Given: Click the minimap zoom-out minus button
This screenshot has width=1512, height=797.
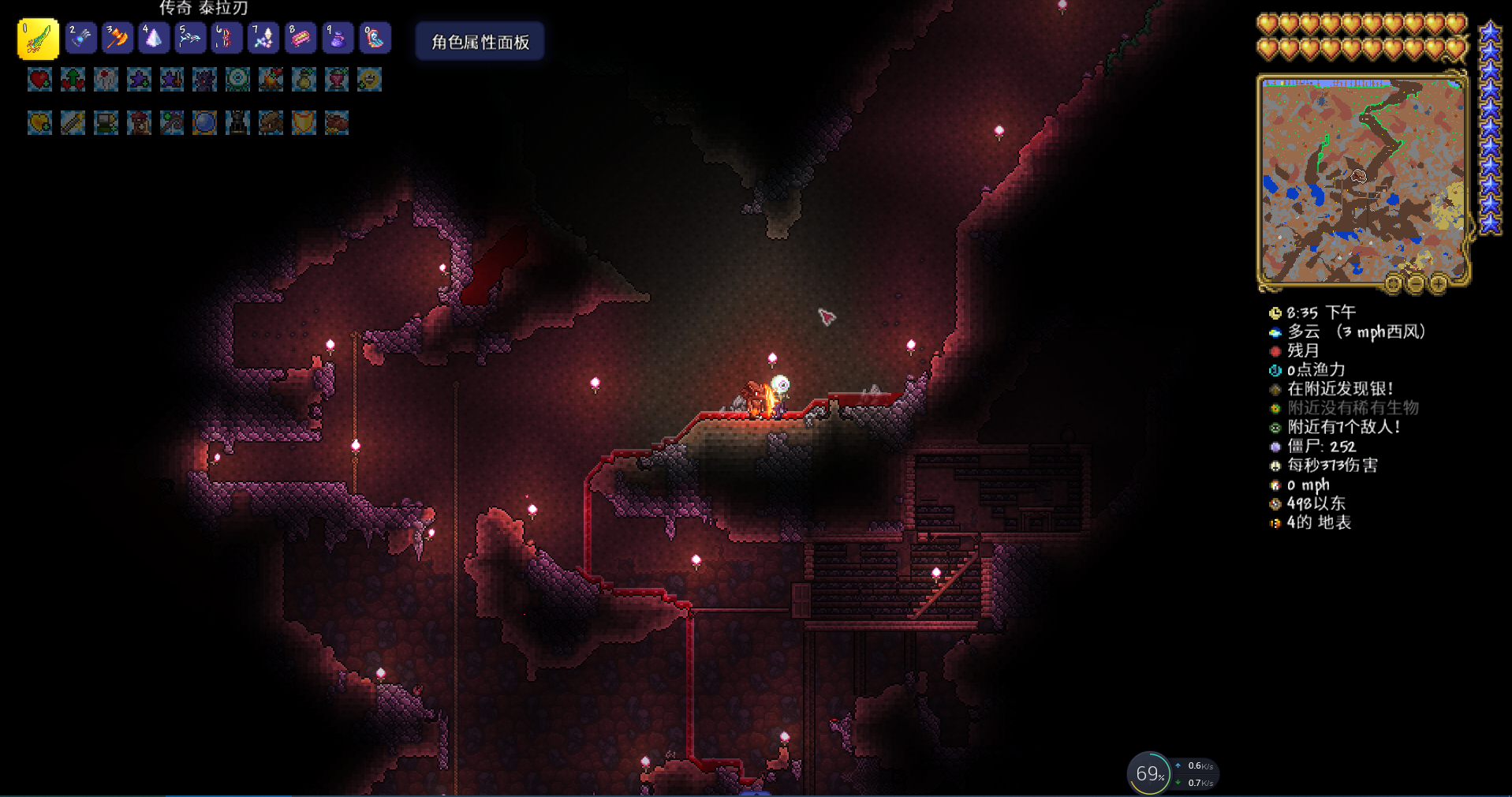Looking at the screenshot, I should click(1416, 283).
